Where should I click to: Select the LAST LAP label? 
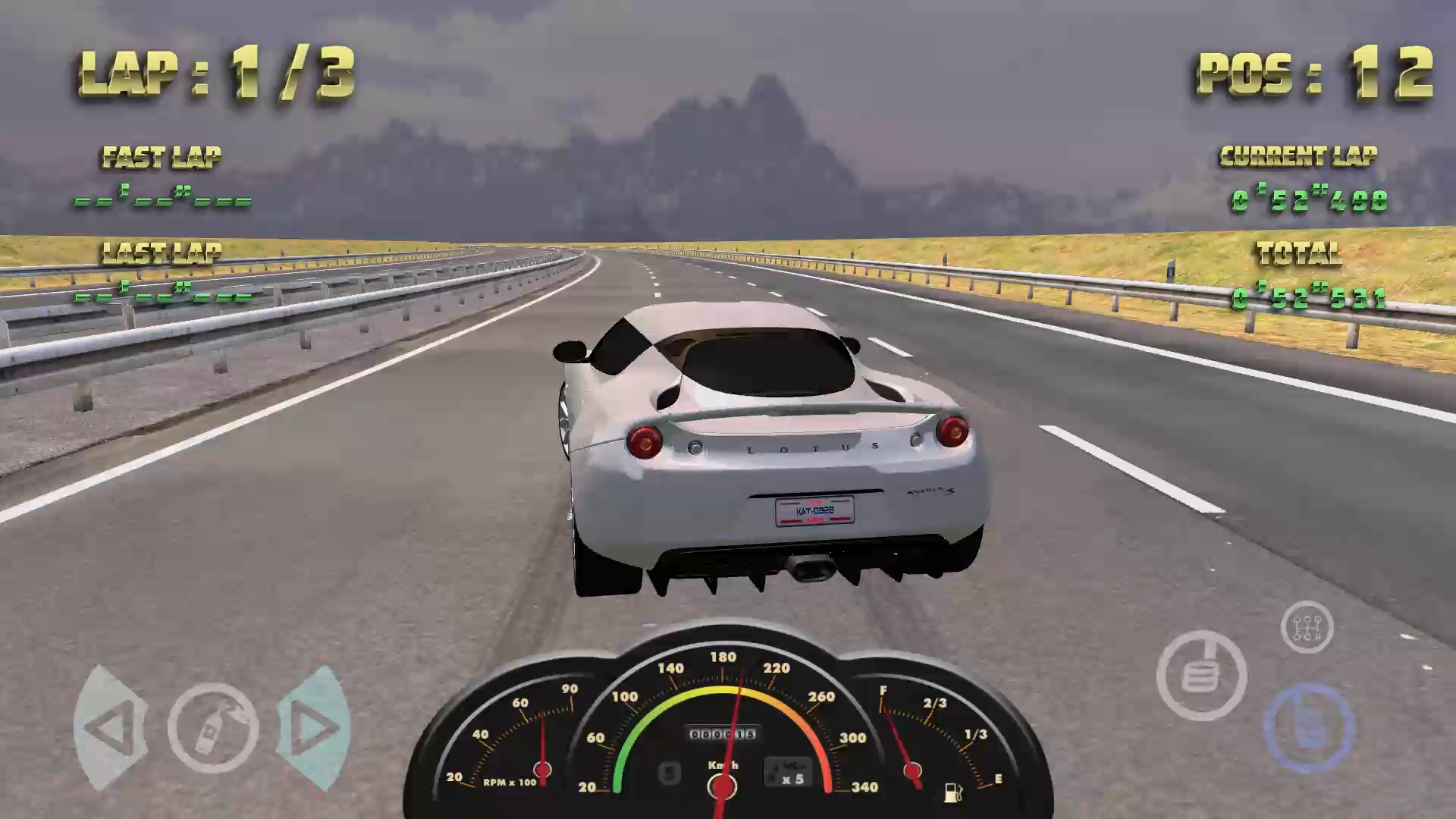[160, 252]
